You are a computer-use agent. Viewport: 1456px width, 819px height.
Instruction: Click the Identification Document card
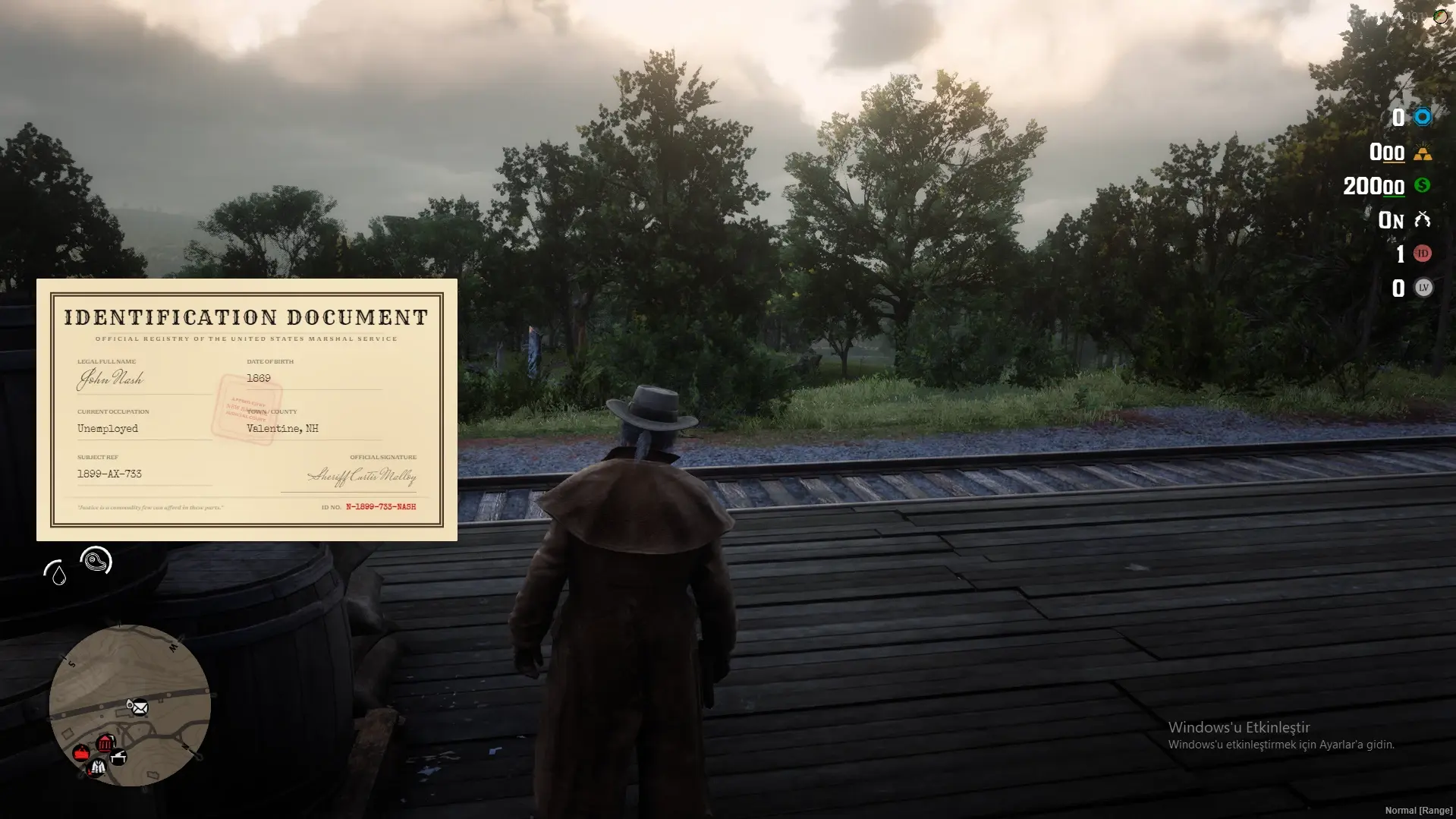(247, 409)
